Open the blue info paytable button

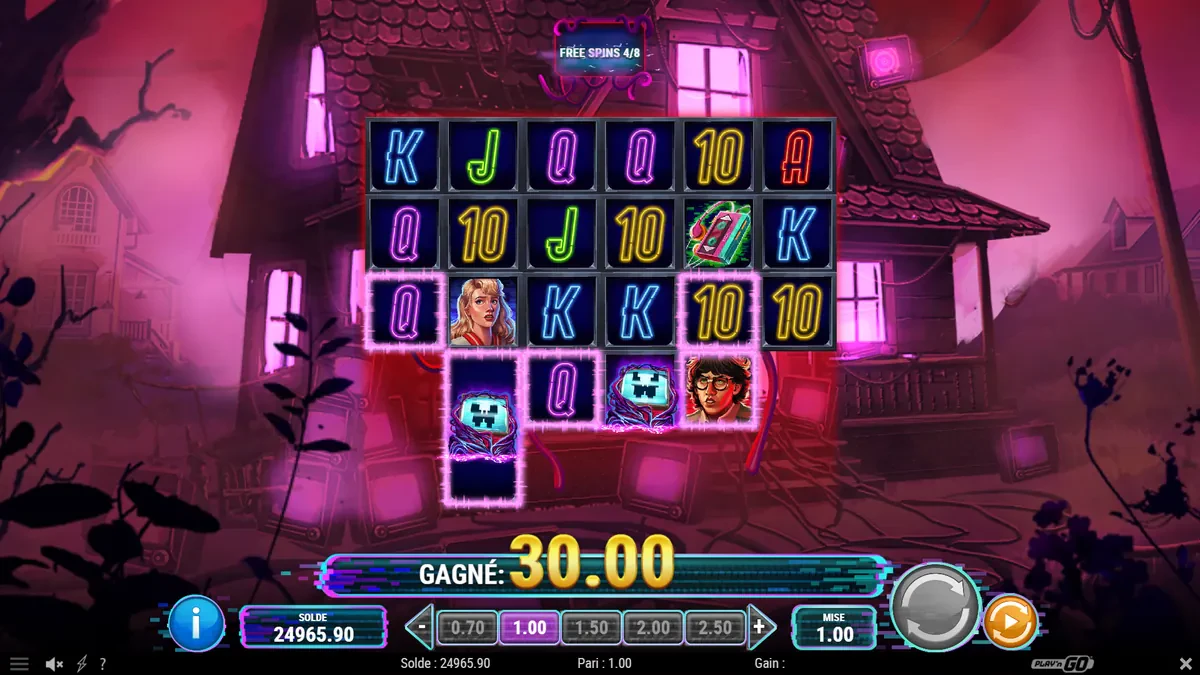coord(196,623)
